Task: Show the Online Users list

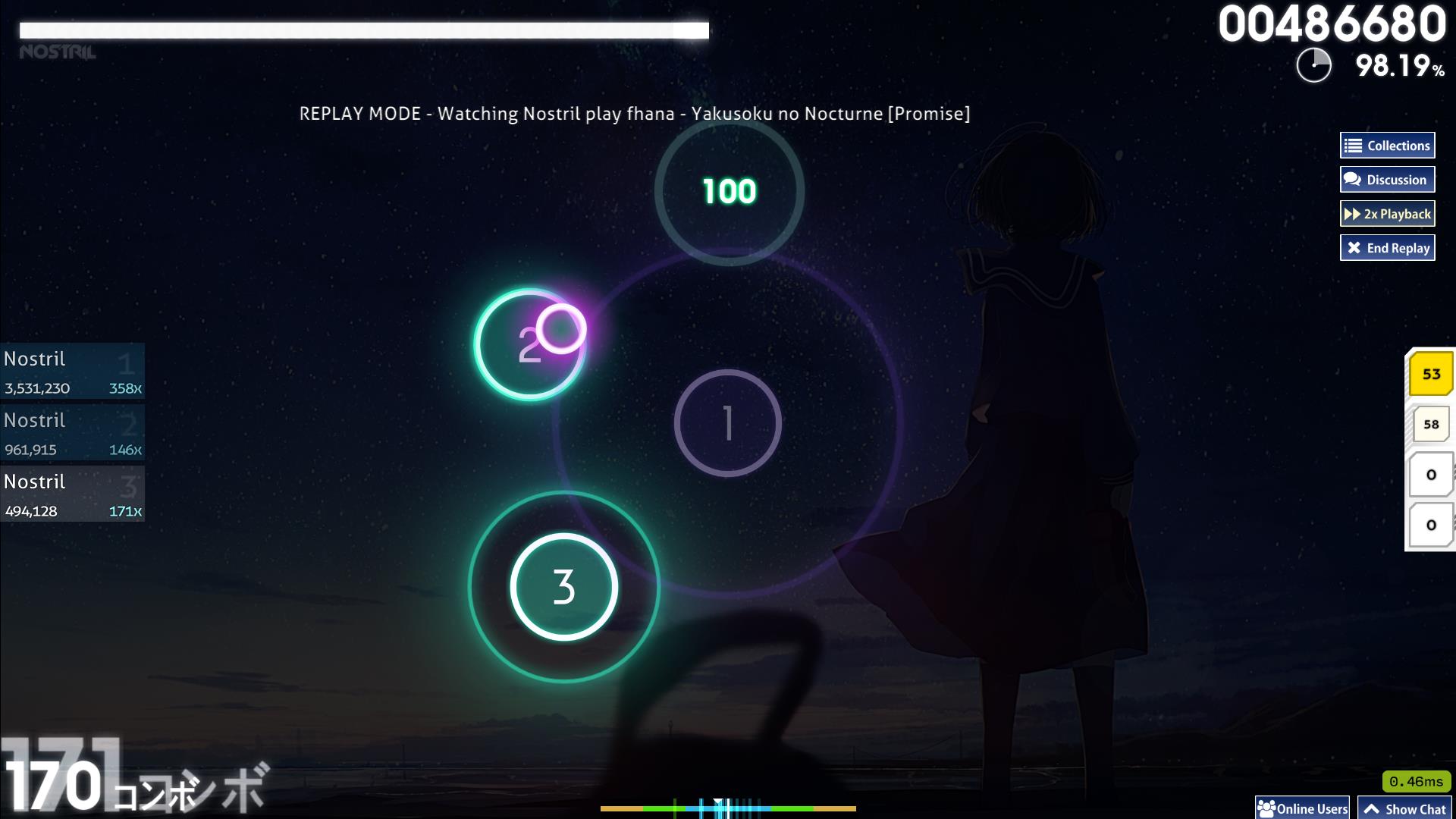Action: (x=1302, y=808)
